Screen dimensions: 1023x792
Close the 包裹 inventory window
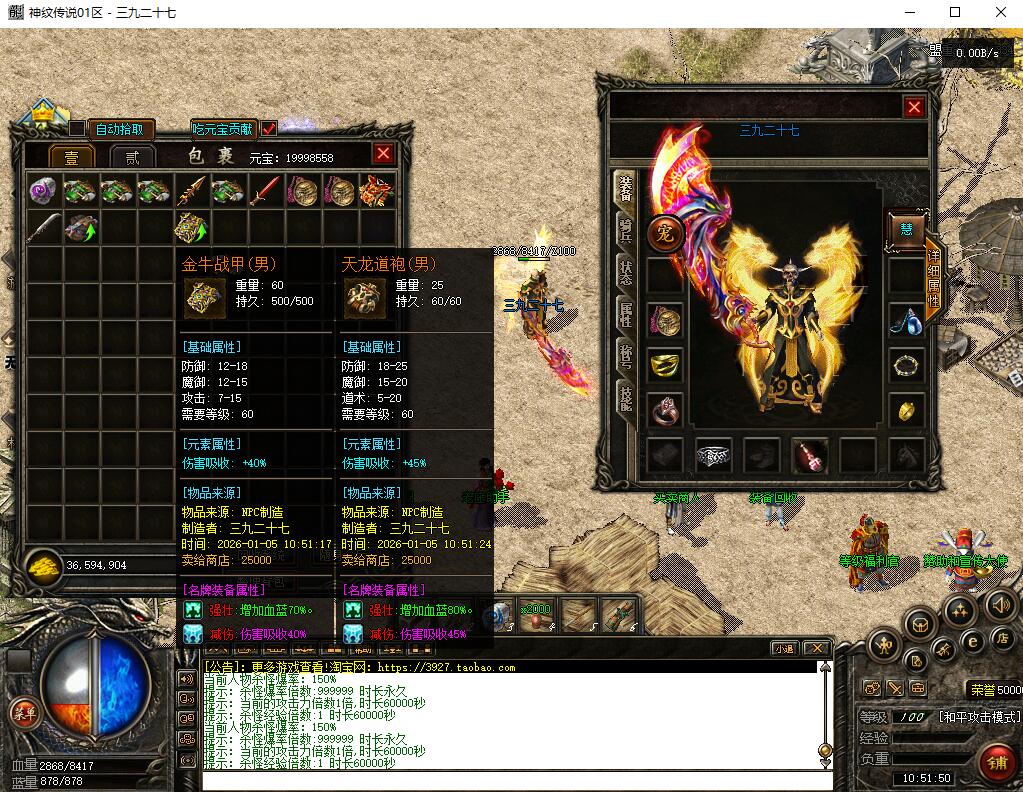[x=383, y=153]
